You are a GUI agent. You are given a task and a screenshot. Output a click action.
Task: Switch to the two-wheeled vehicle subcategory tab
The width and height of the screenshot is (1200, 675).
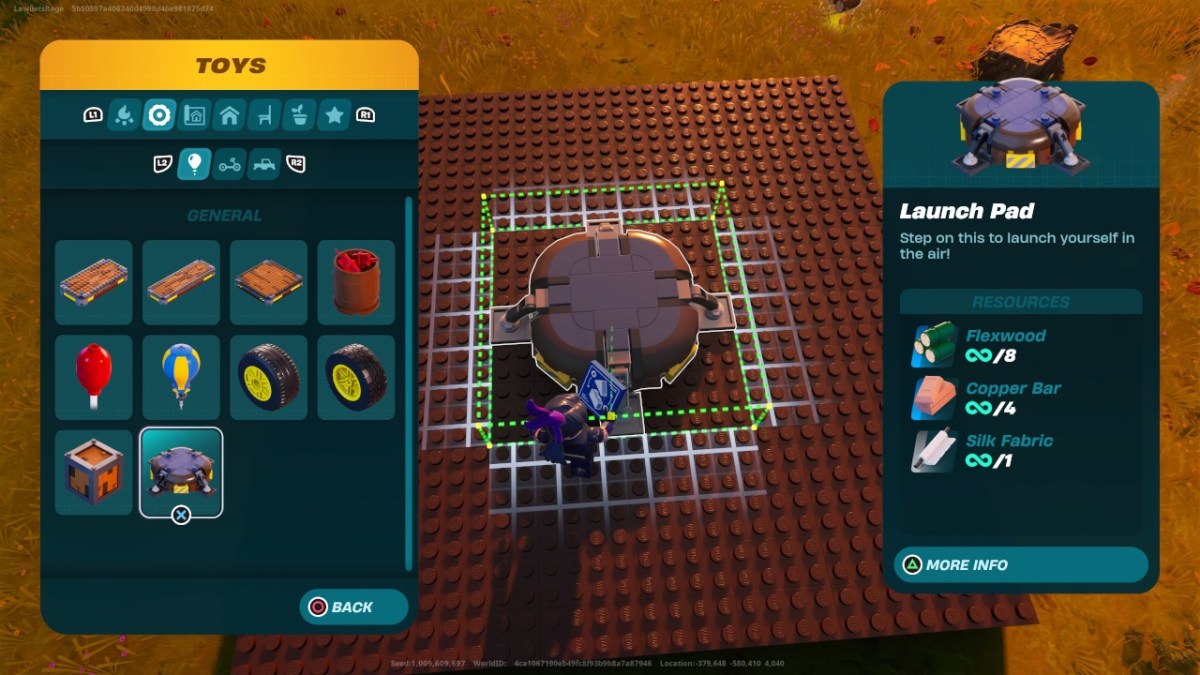(230, 163)
